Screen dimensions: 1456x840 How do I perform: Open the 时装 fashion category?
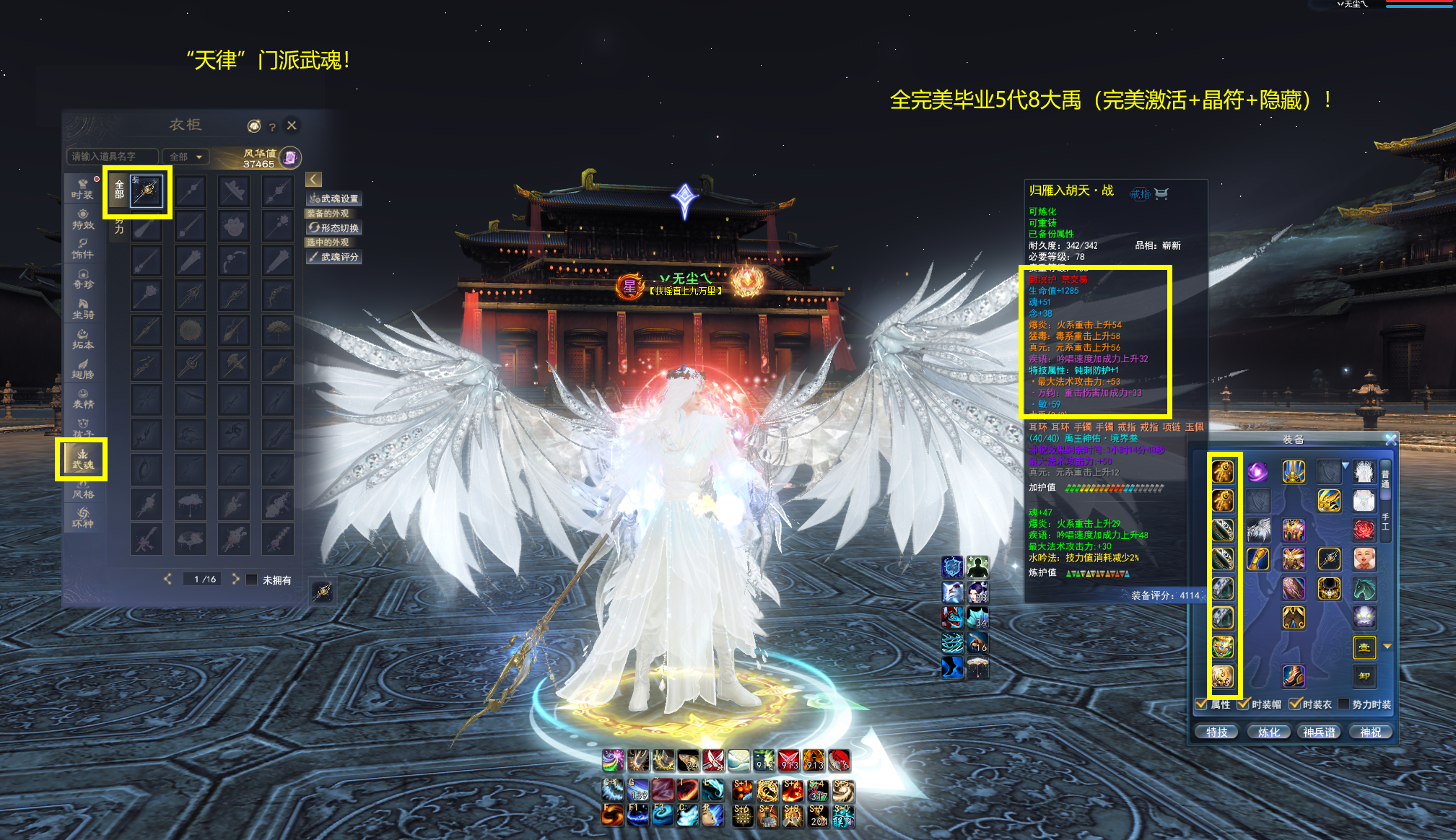(82, 189)
